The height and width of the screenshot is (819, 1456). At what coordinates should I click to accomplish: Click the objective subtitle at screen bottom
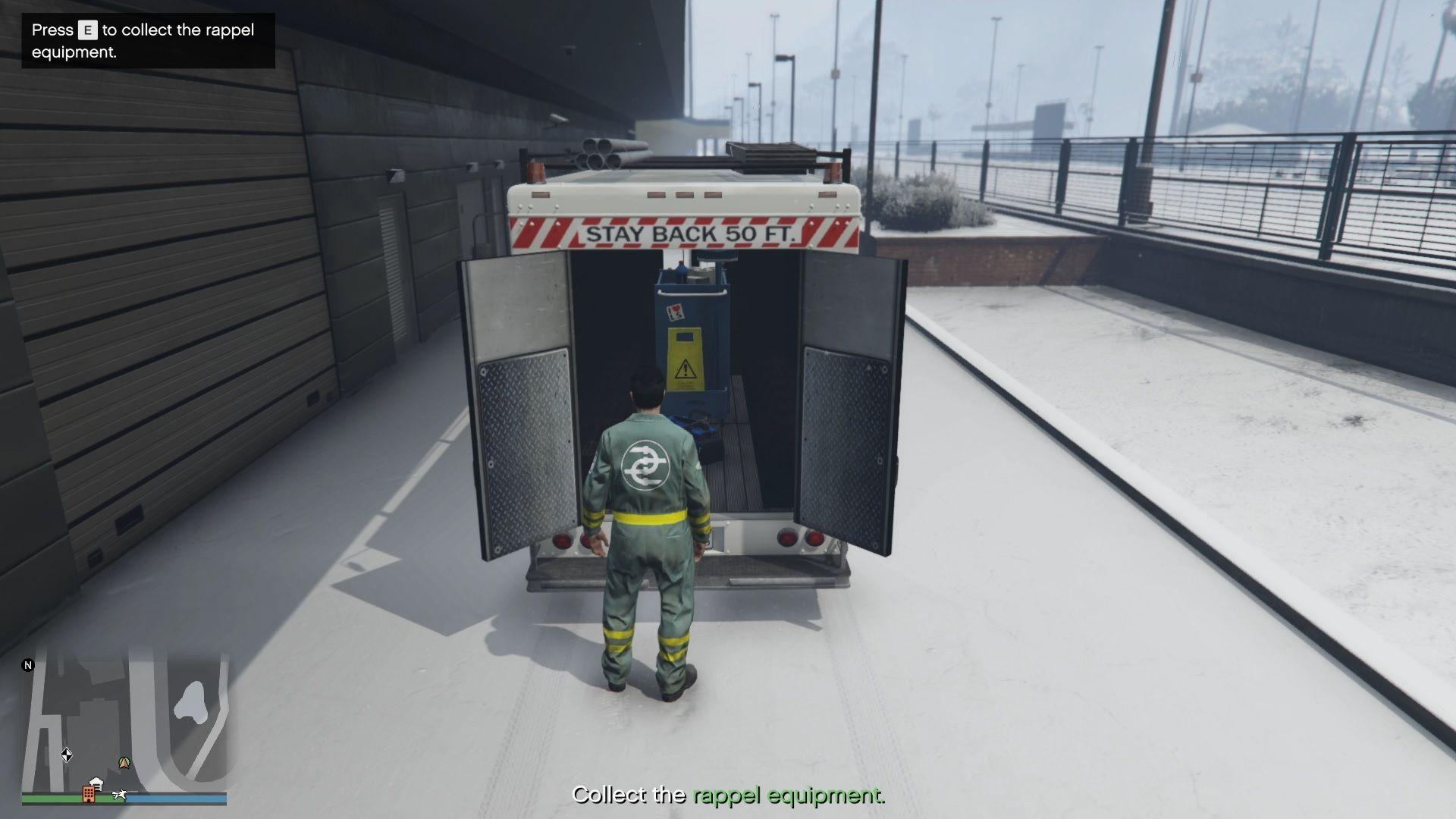[730, 796]
